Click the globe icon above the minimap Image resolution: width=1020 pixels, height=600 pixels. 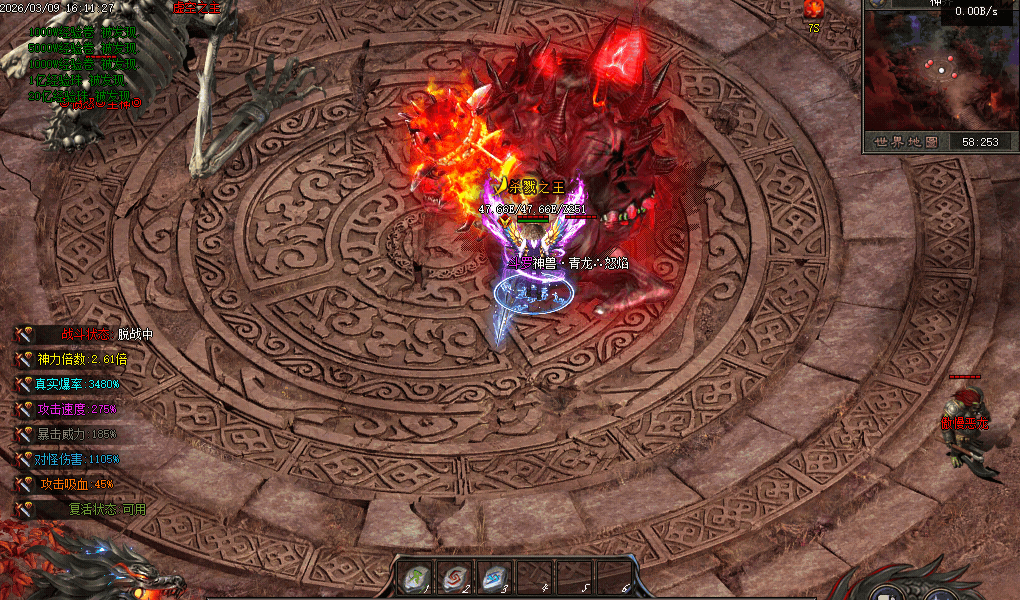(878, 4)
